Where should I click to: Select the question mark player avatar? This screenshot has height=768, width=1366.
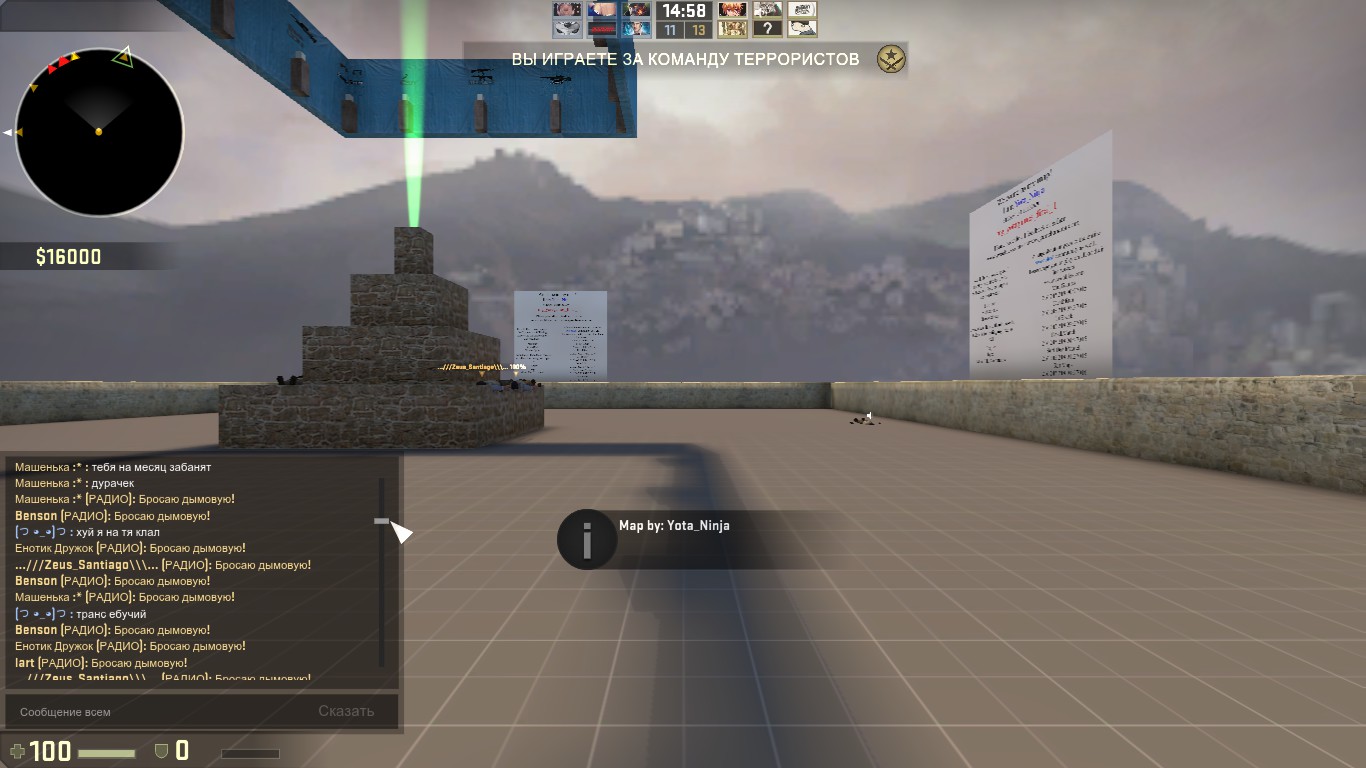tap(767, 29)
